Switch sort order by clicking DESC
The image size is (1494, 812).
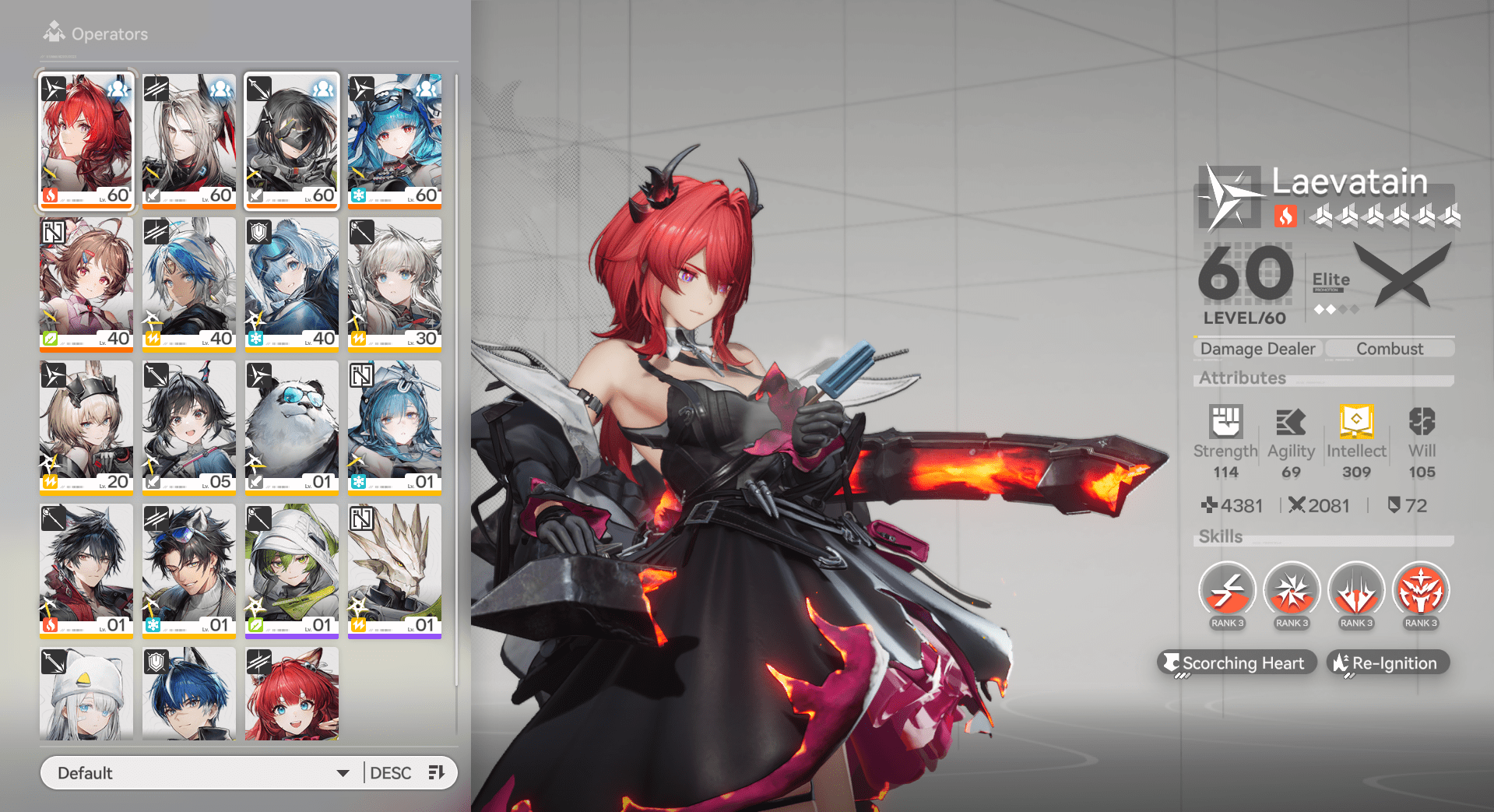[390, 772]
